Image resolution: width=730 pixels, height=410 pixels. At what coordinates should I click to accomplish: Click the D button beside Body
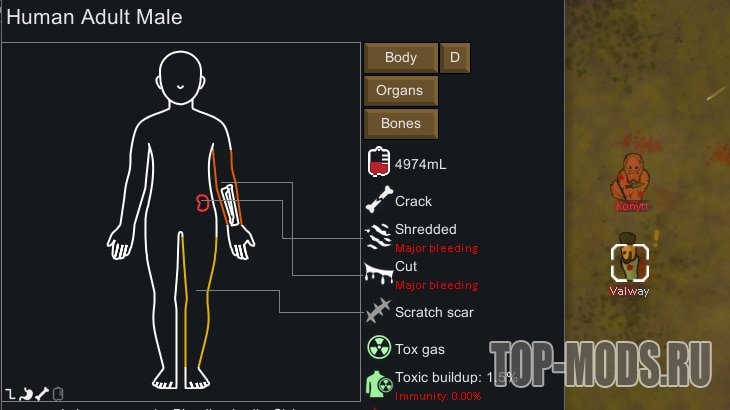[x=454, y=58]
